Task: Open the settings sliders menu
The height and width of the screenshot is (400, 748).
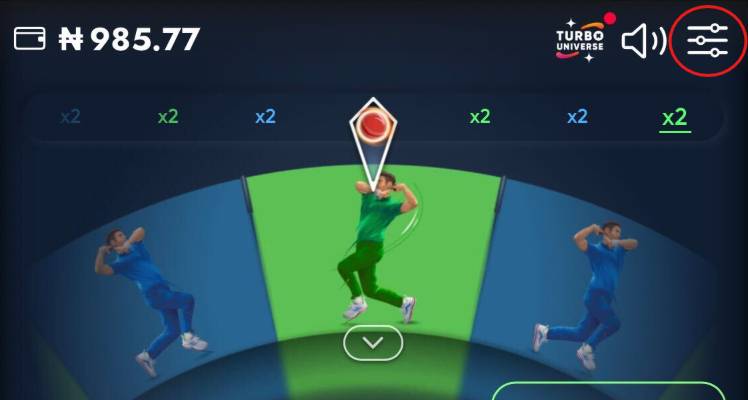Action: click(708, 40)
